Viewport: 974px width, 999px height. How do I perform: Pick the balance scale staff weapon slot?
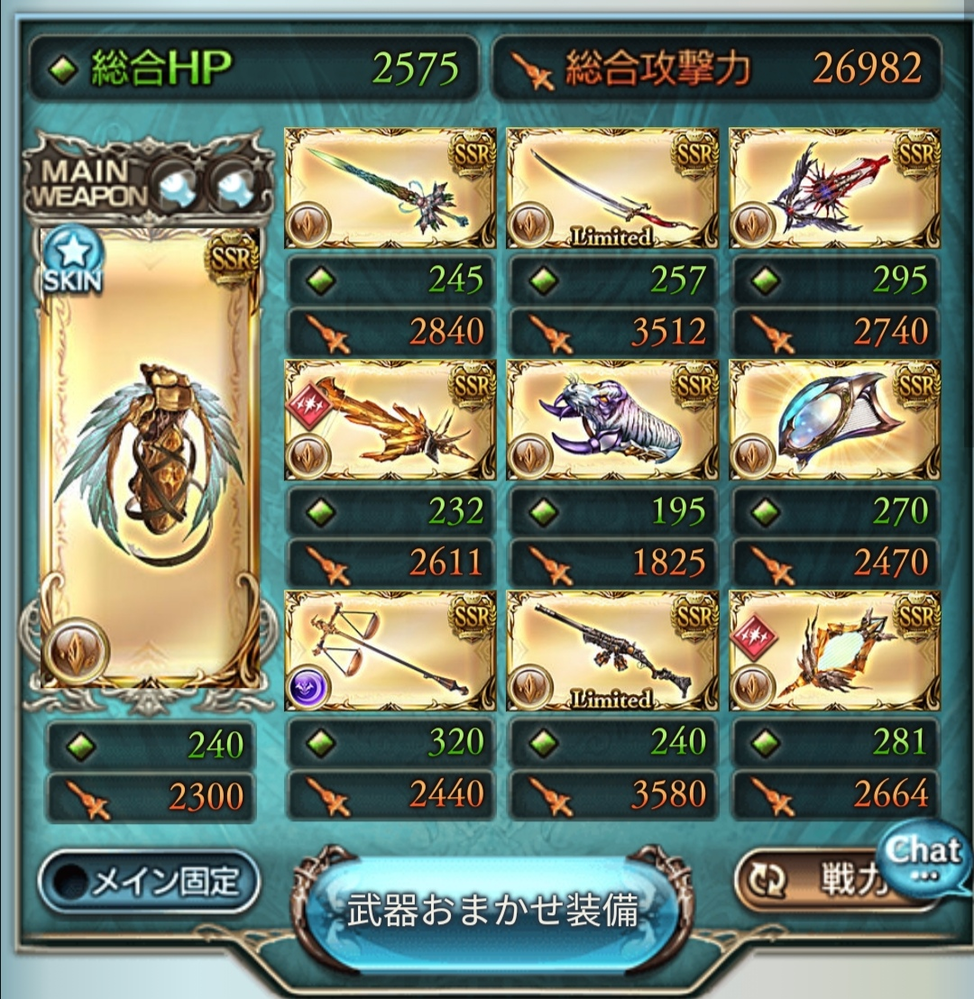pos(389,650)
